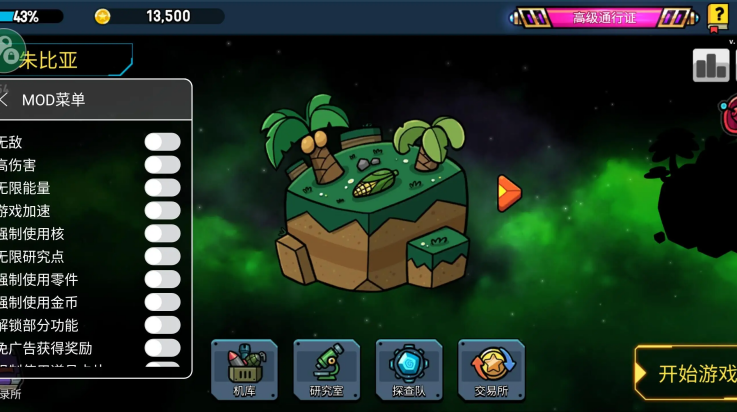Close the MOD菜单 with the back arrow
The width and height of the screenshot is (737, 412).
coord(5,100)
